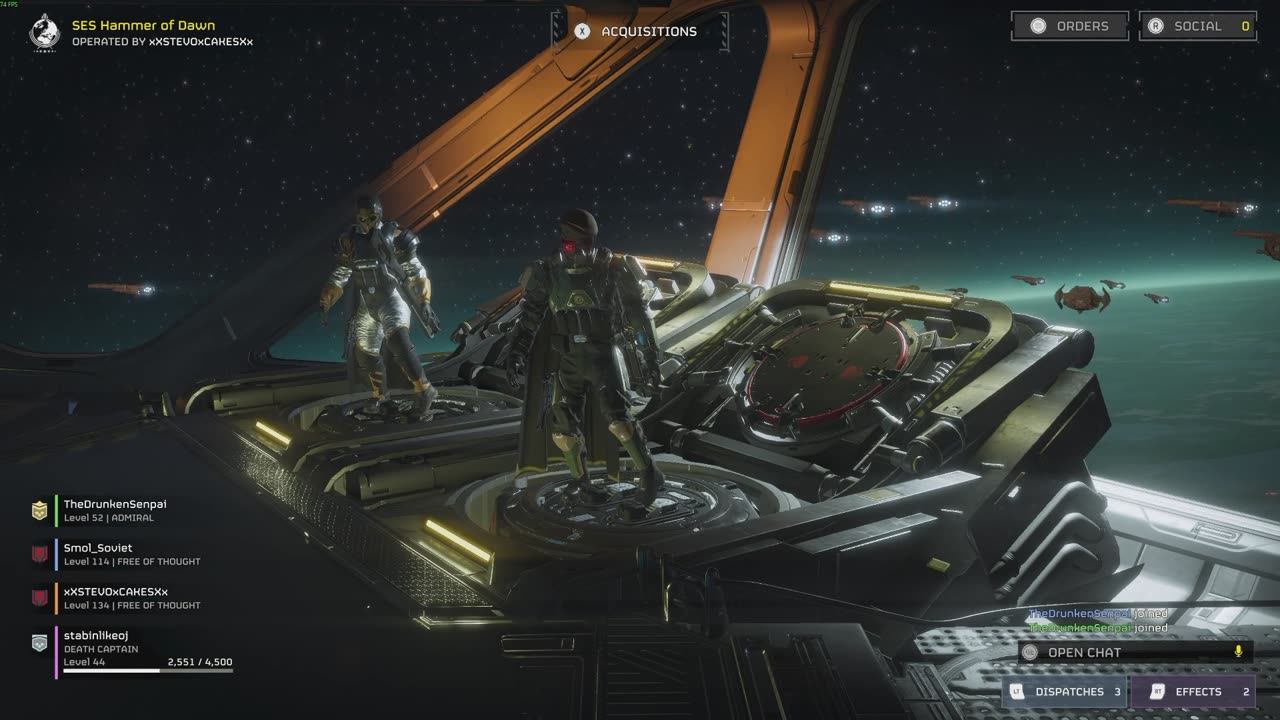Select player Smol_Soviet in squad list

pyautogui.click(x=98, y=554)
